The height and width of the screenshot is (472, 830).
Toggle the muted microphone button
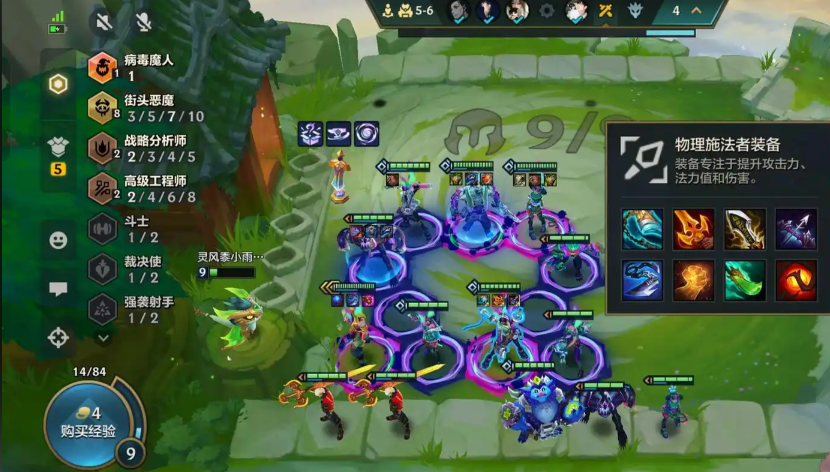[x=143, y=20]
